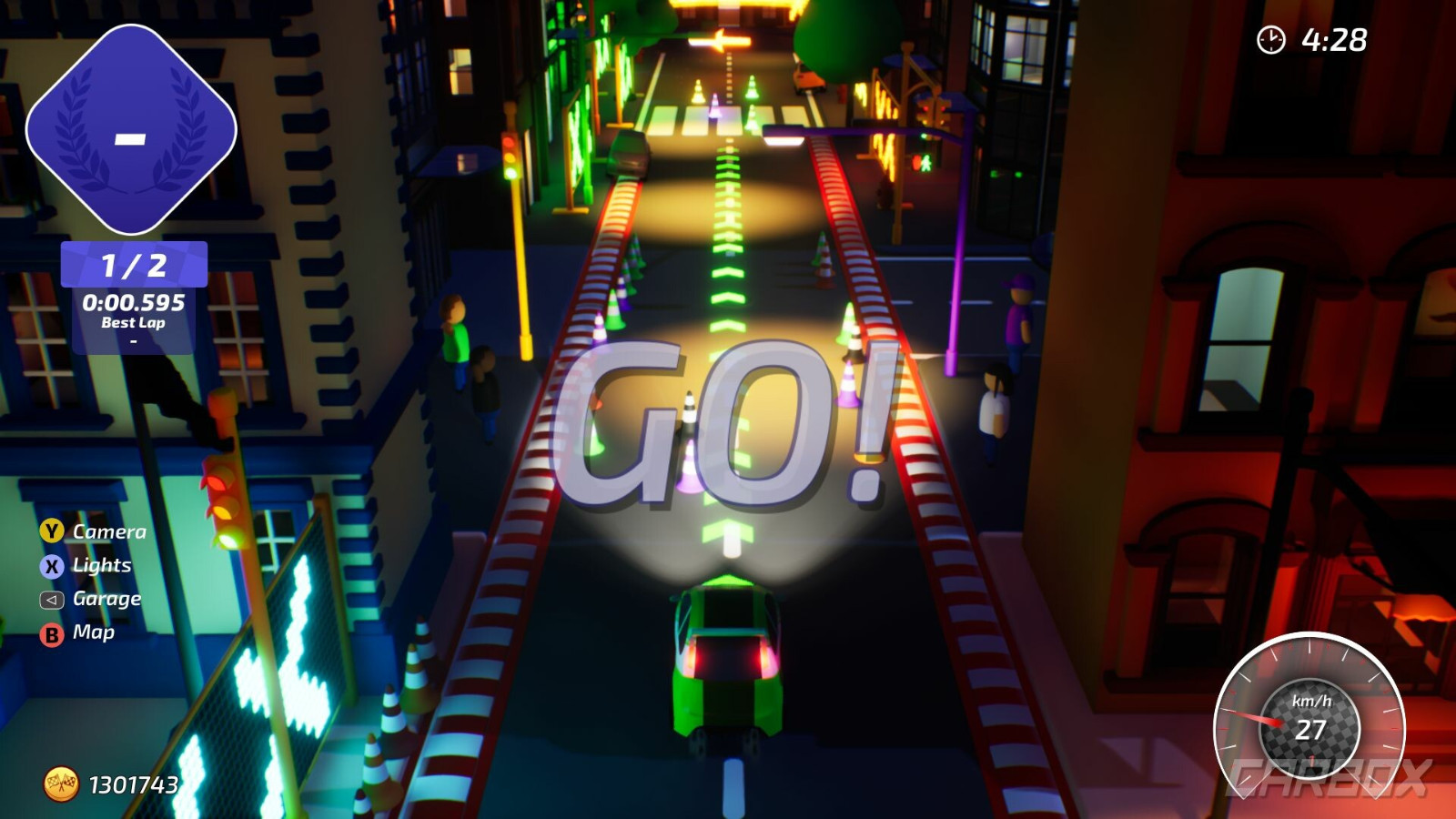This screenshot has width=1456, height=819.
Task: Toggle the minimap via Map label
Action: pos(94,632)
